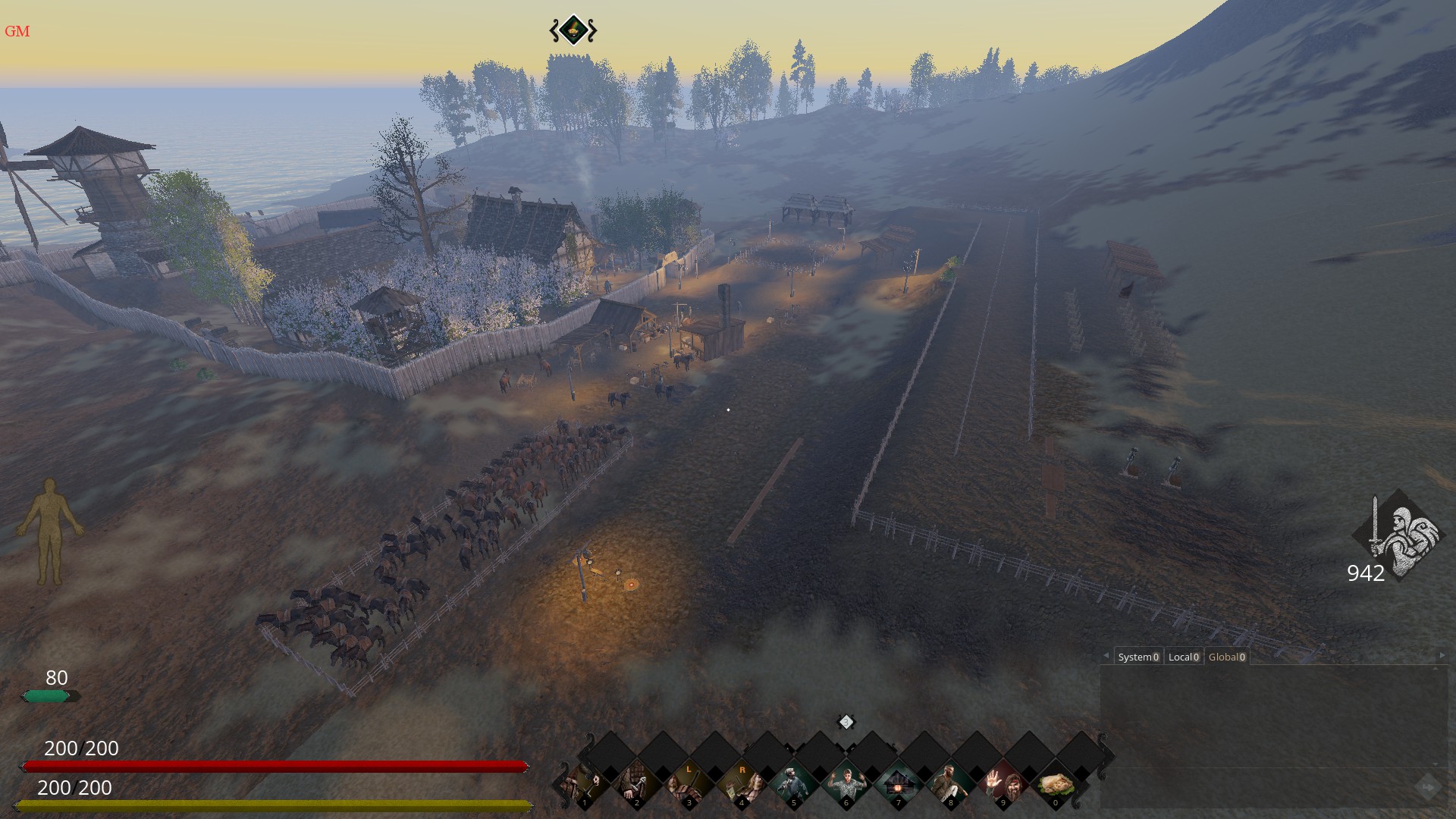This screenshot has height=819, width=1456.
Task: Open the golden body status figure
Action: [x=50, y=531]
